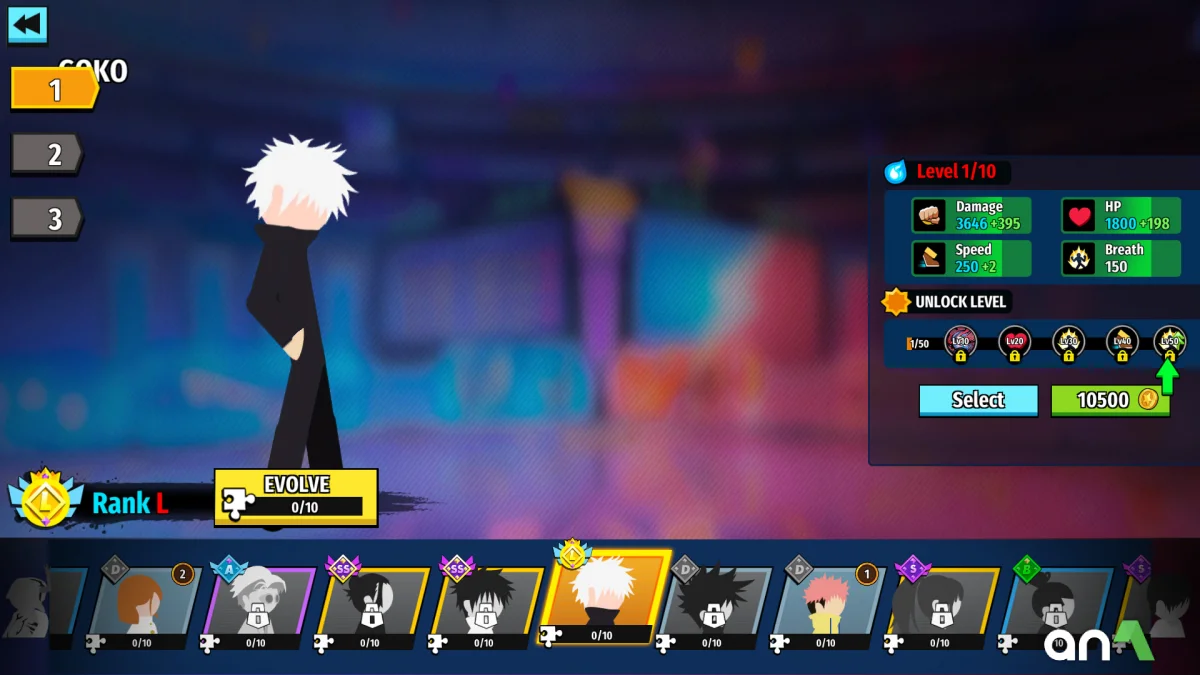Select the locked B-rank character card

click(x=1055, y=605)
